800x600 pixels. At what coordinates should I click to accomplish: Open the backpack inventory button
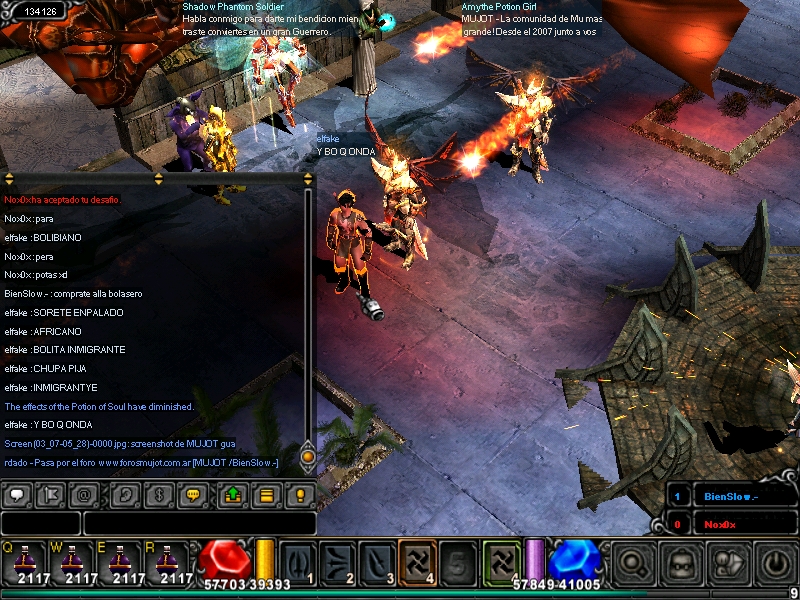[x=682, y=563]
